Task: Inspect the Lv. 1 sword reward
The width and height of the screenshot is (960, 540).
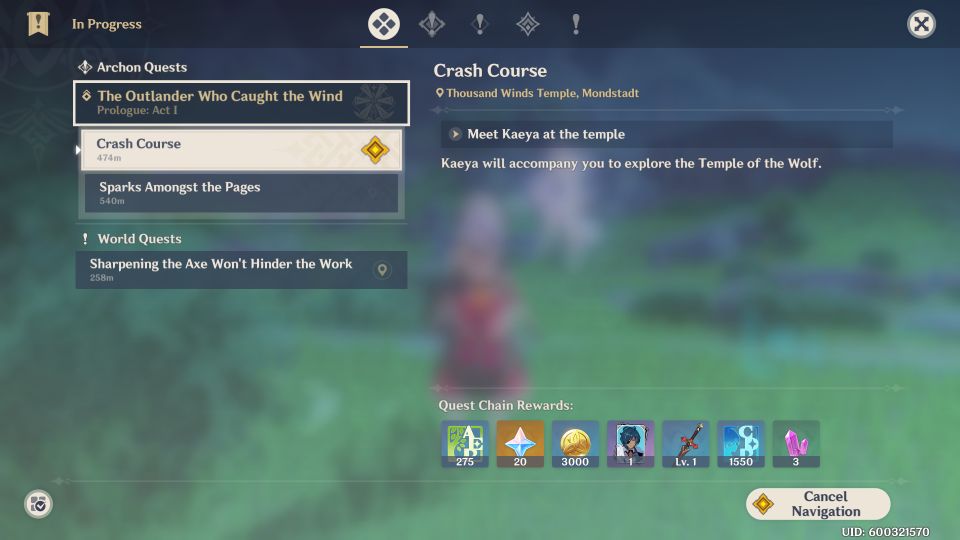Action: tap(685, 444)
